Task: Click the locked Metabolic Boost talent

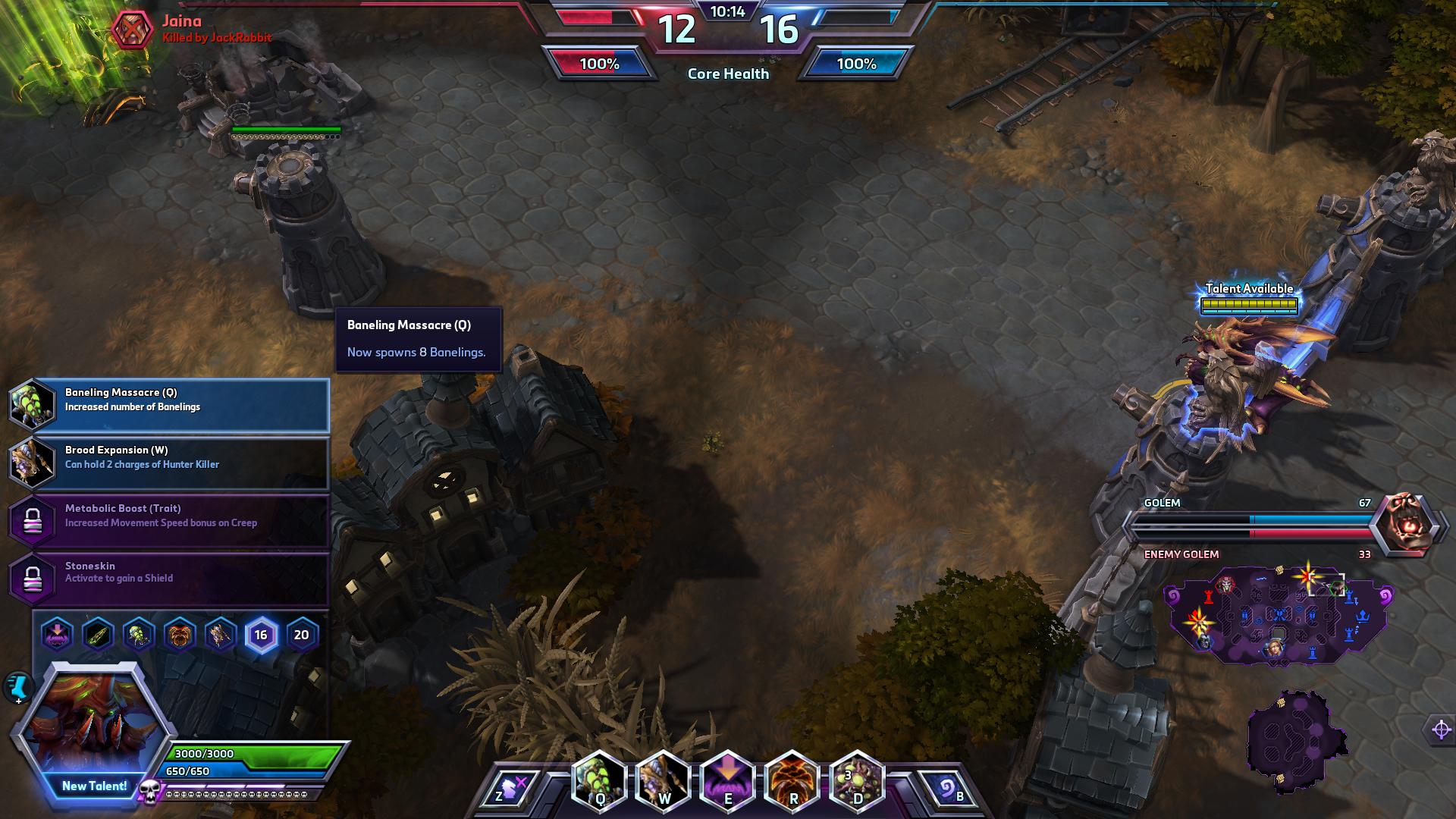Action: (x=168, y=520)
